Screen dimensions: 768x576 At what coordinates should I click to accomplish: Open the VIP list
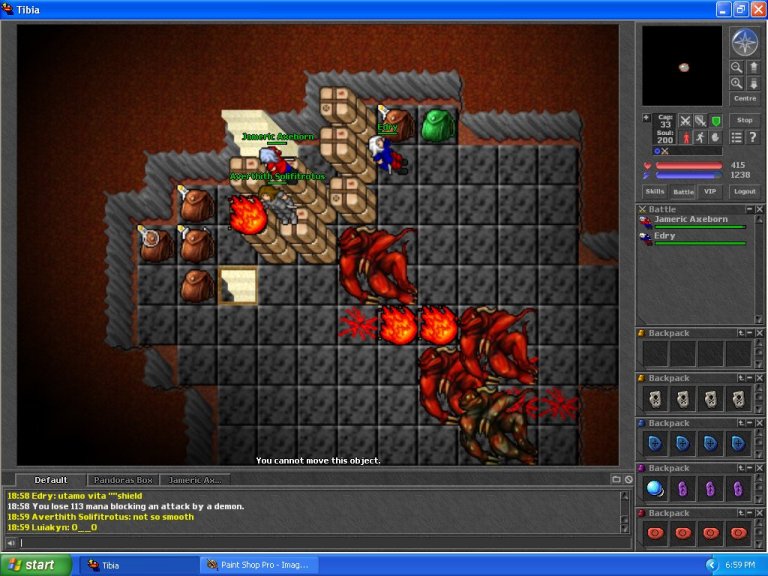711,191
